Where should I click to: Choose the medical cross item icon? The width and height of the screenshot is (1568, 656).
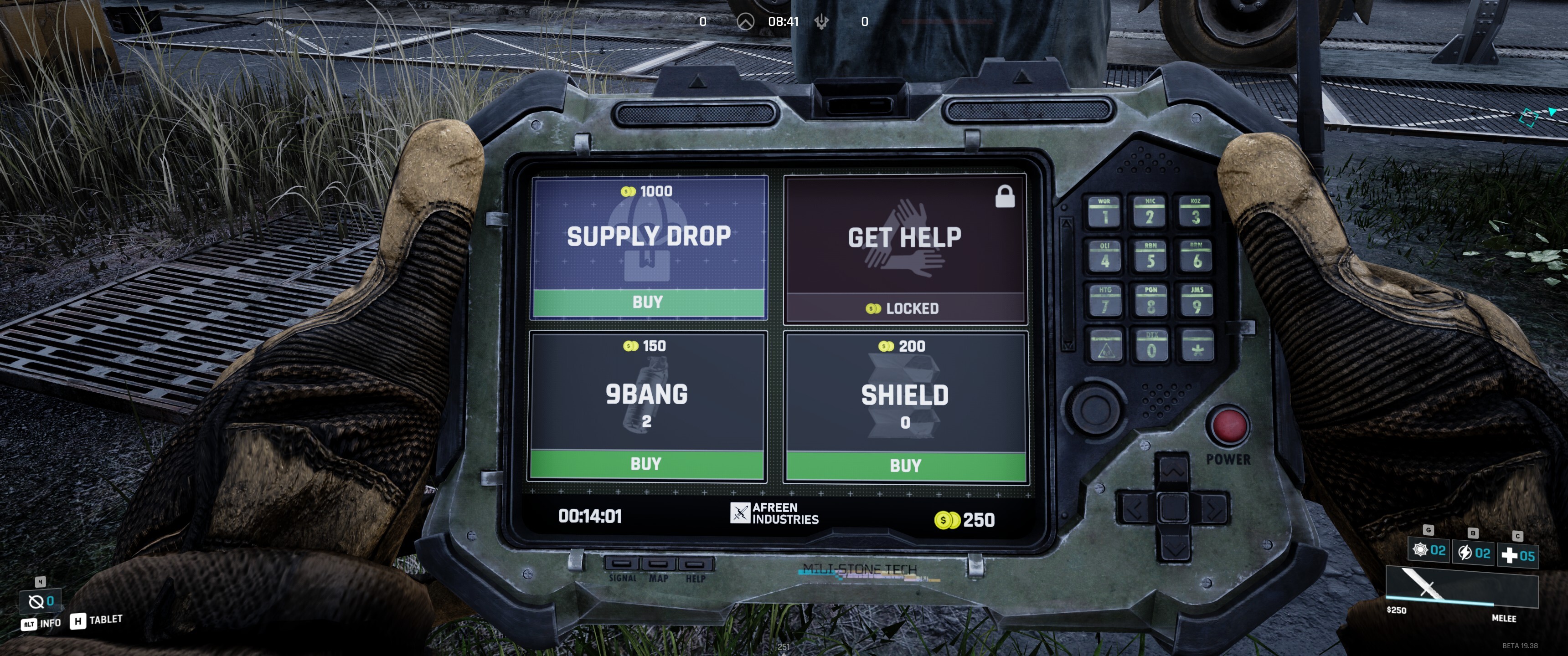point(1509,556)
